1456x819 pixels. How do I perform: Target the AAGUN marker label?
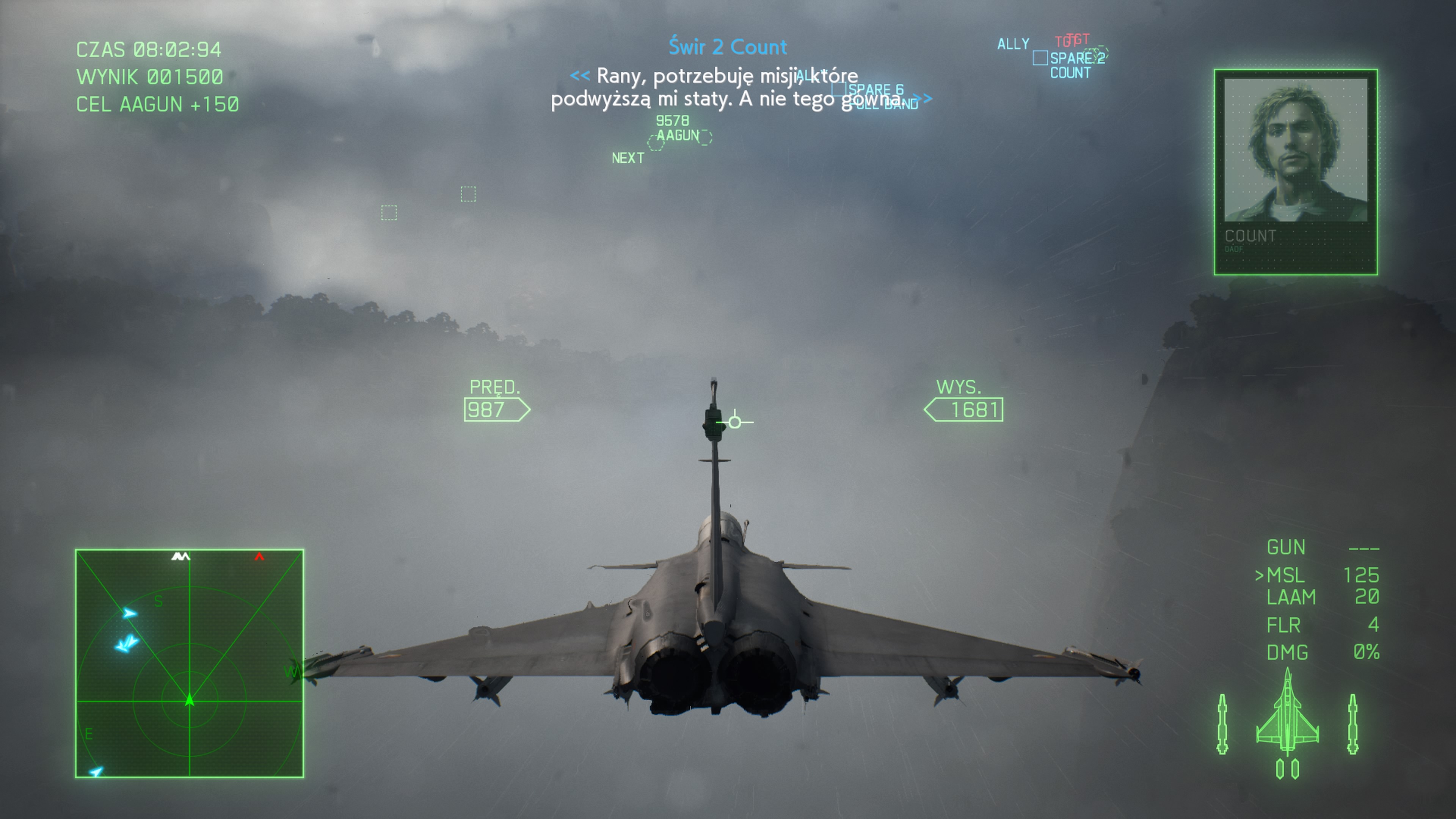tap(678, 136)
